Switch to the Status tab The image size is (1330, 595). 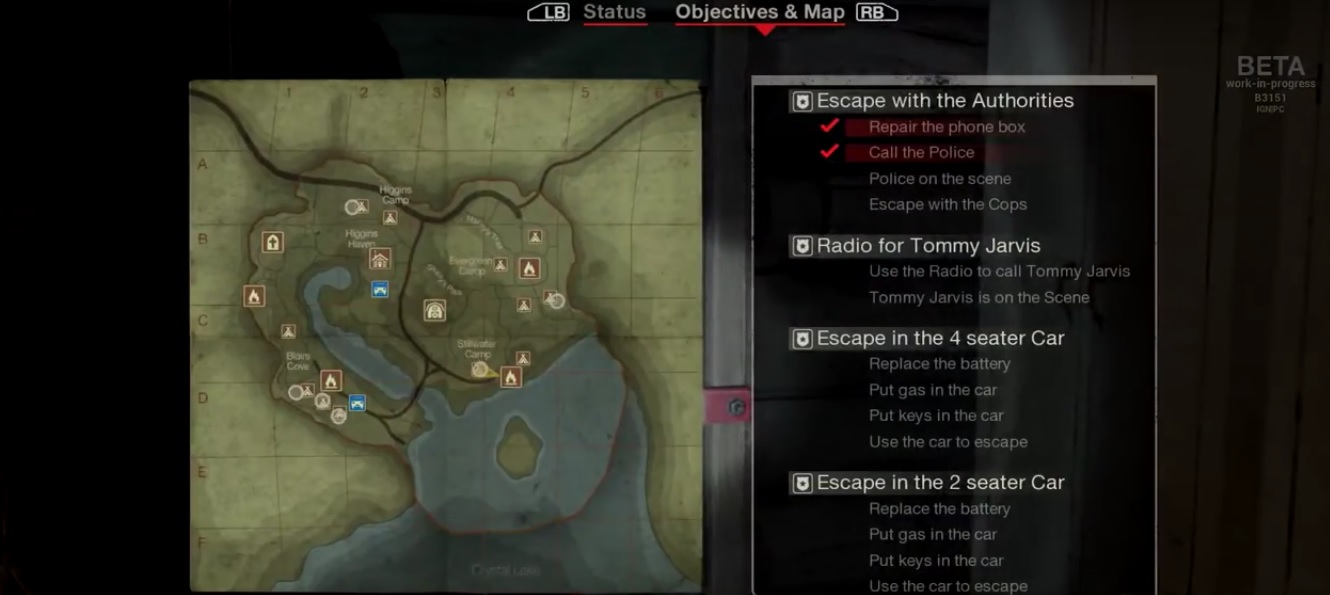tap(614, 13)
